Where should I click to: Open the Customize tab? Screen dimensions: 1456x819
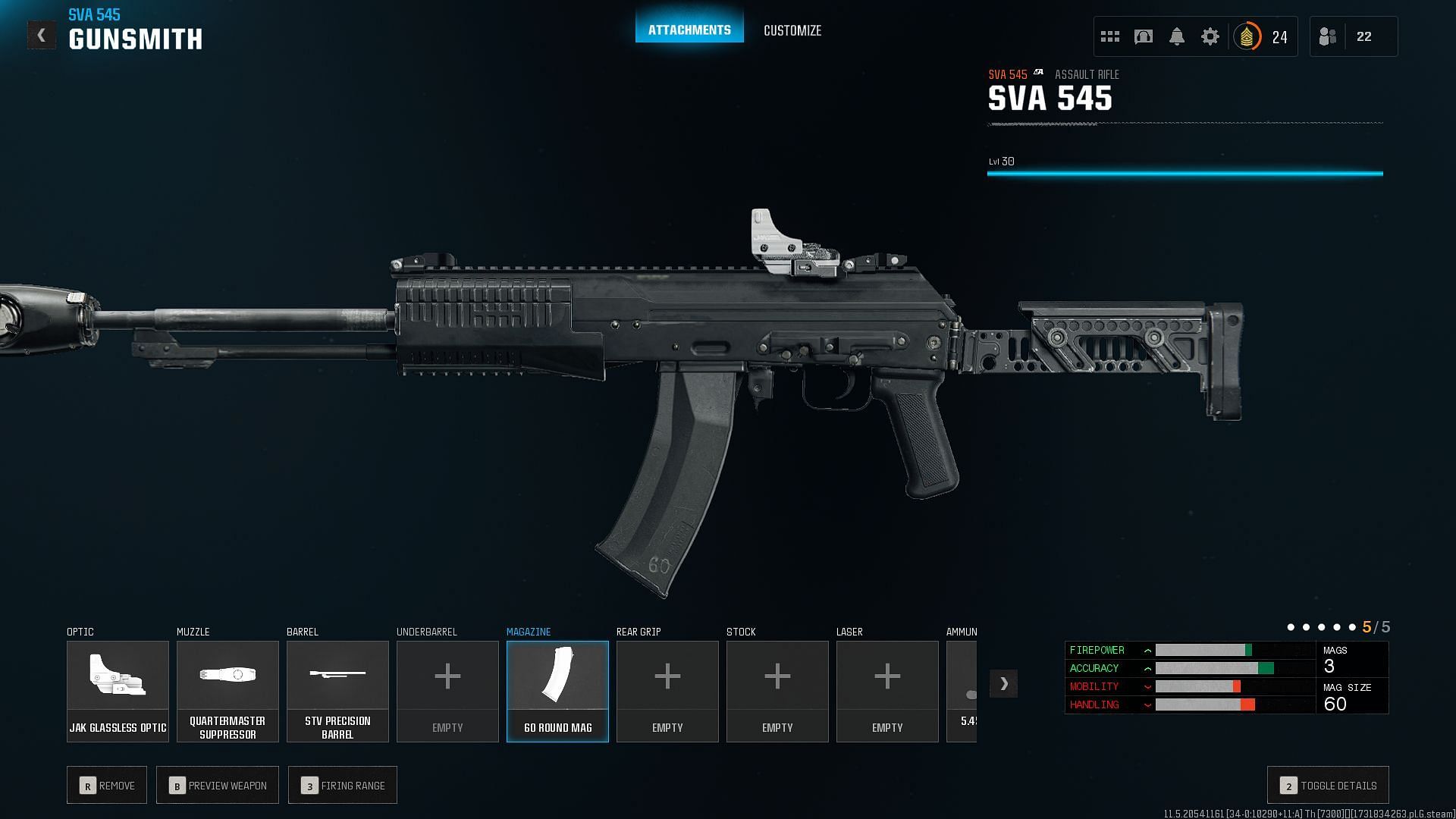pos(792,30)
